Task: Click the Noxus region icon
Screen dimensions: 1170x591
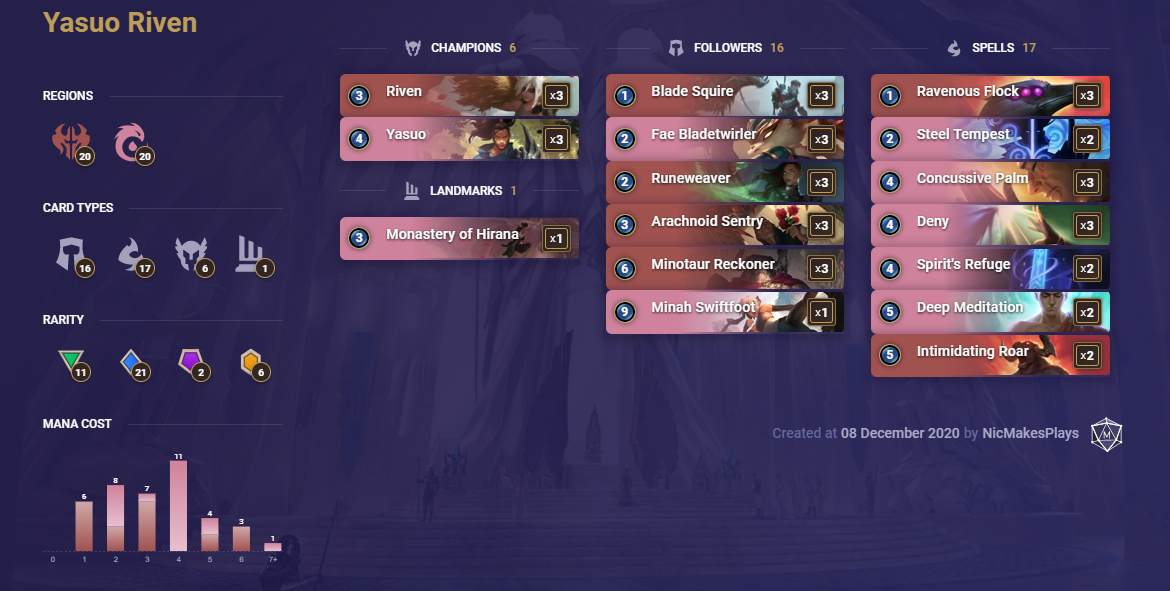Action: [x=69, y=142]
